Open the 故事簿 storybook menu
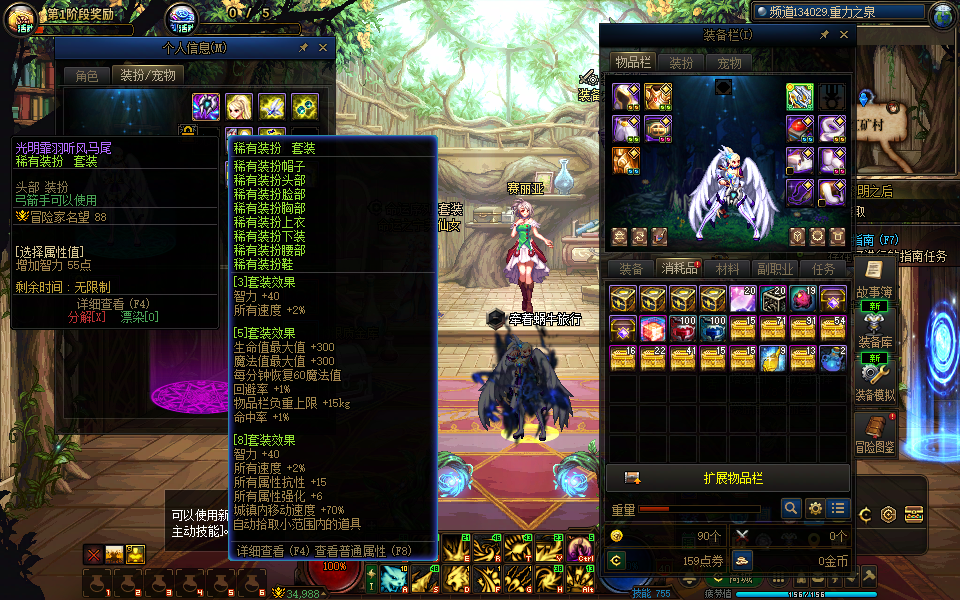The image size is (960, 600). coord(874,279)
